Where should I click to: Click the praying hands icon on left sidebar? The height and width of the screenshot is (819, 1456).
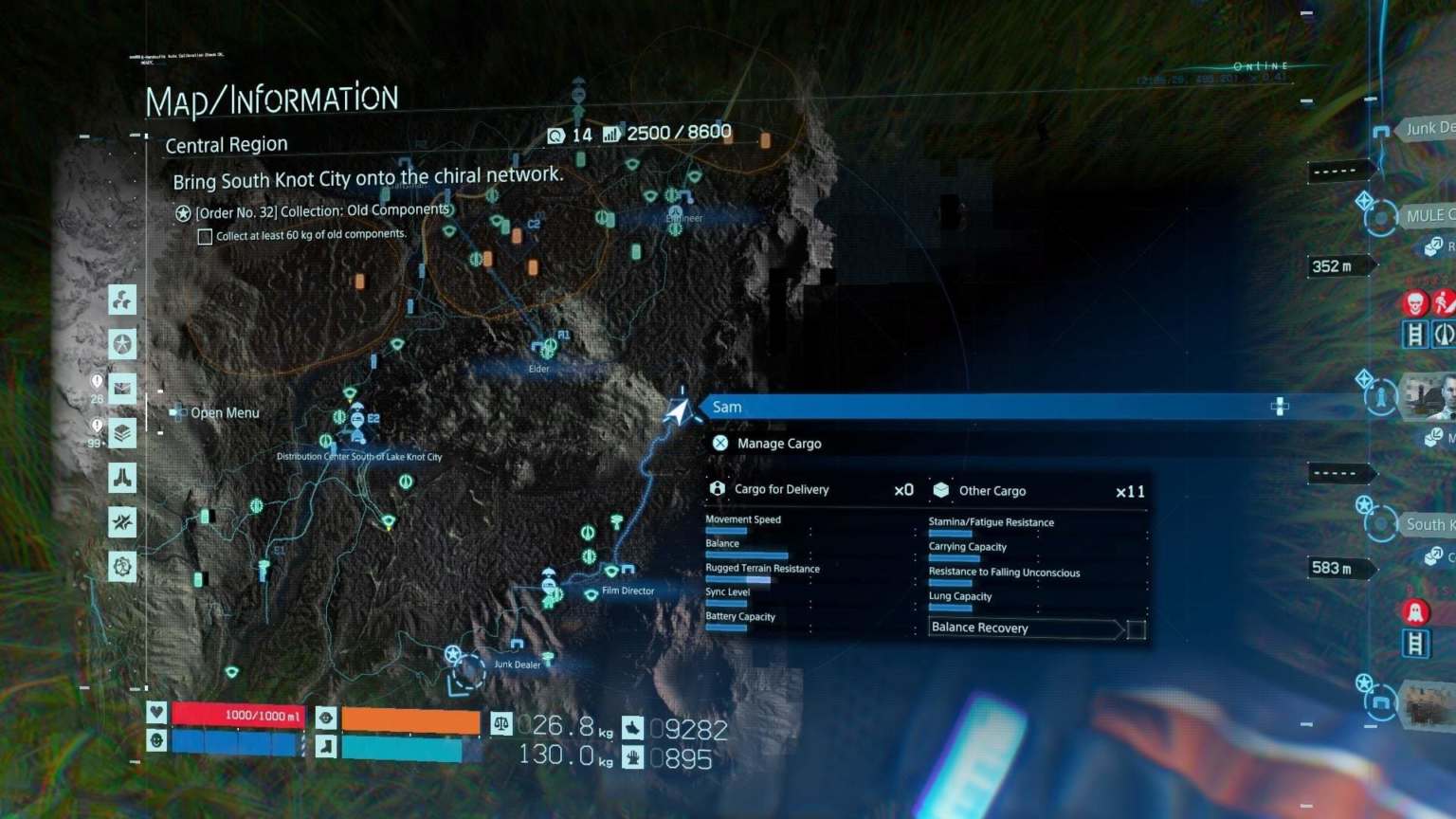(121, 479)
